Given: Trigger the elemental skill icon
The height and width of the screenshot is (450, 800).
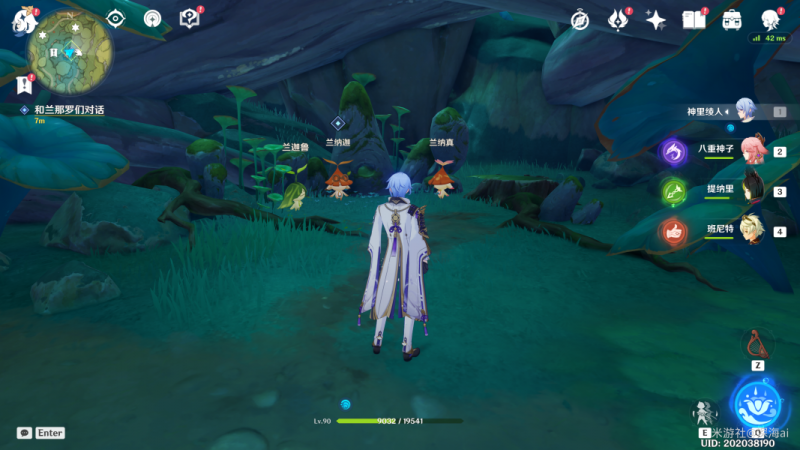Looking at the screenshot, I should click(x=704, y=412).
